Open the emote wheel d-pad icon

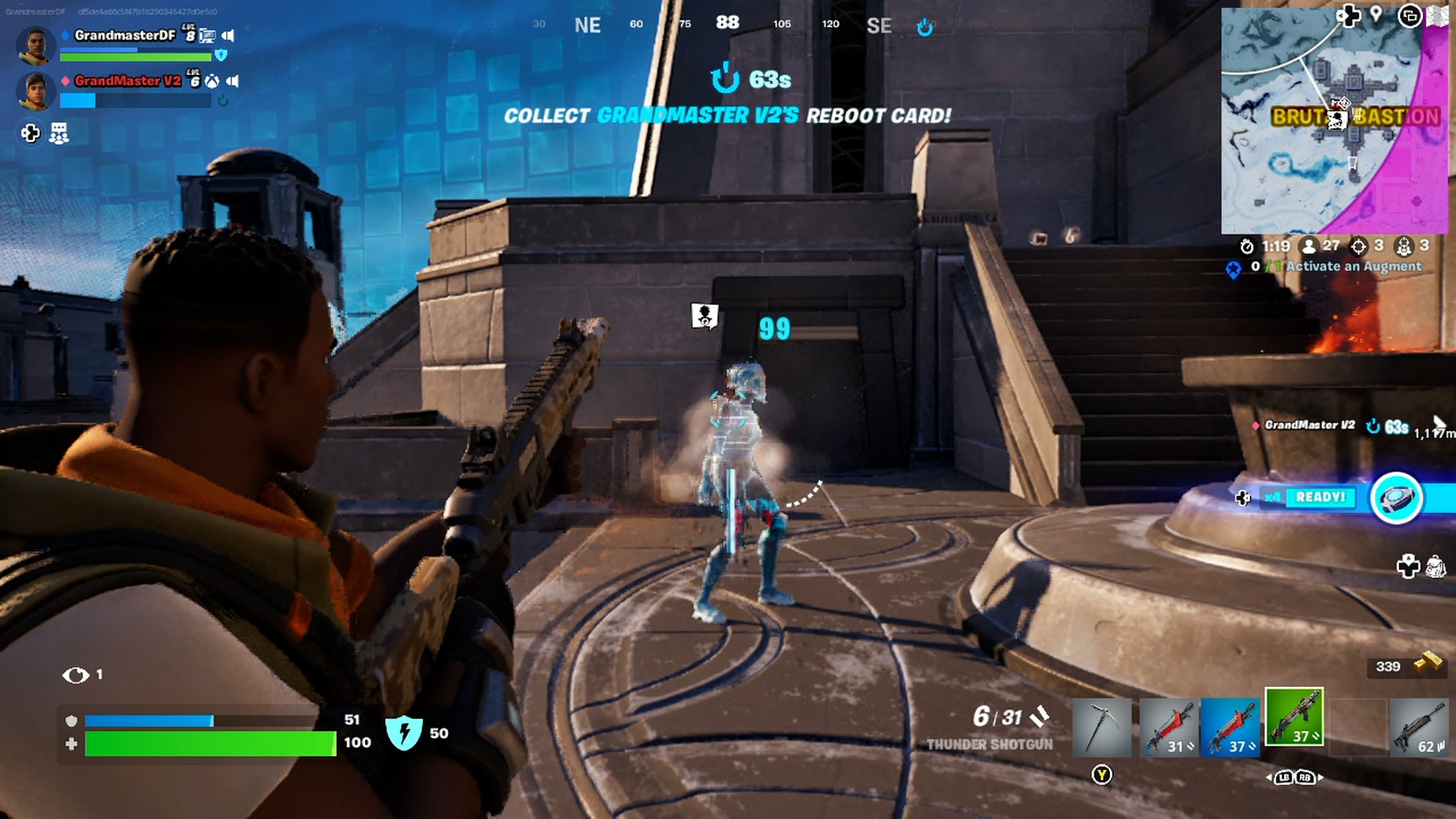click(30, 133)
